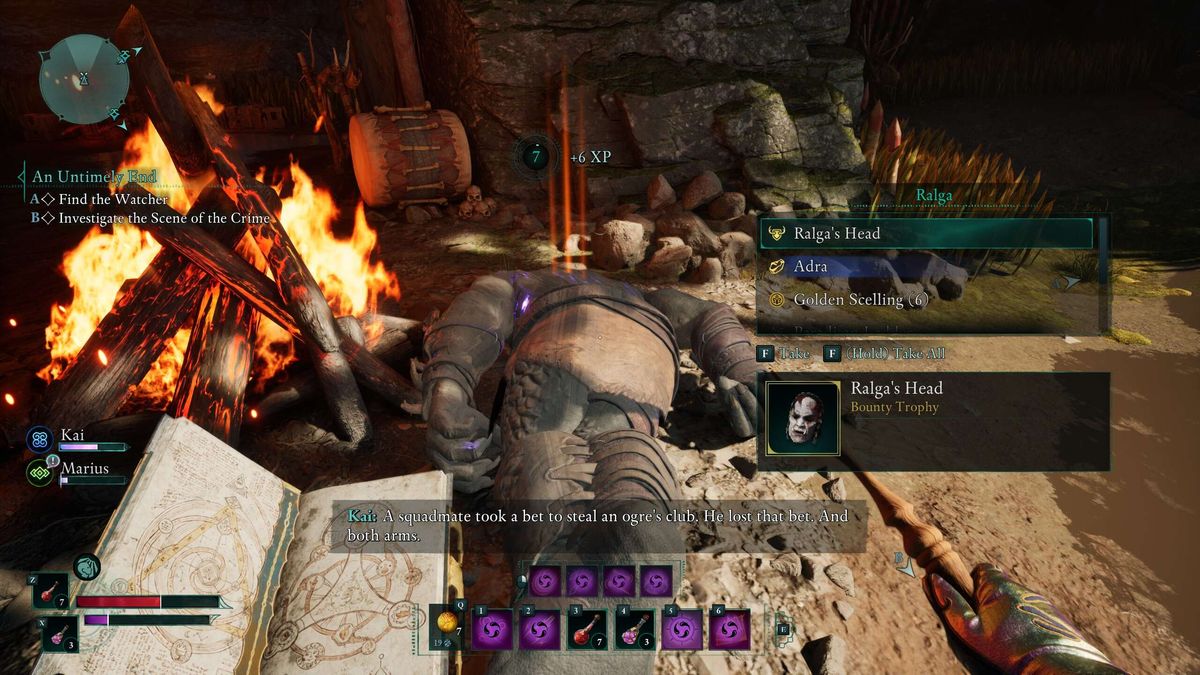The width and height of the screenshot is (1200, 675).
Task: Click the Investigate the Scene objective
Action: click(x=164, y=217)
